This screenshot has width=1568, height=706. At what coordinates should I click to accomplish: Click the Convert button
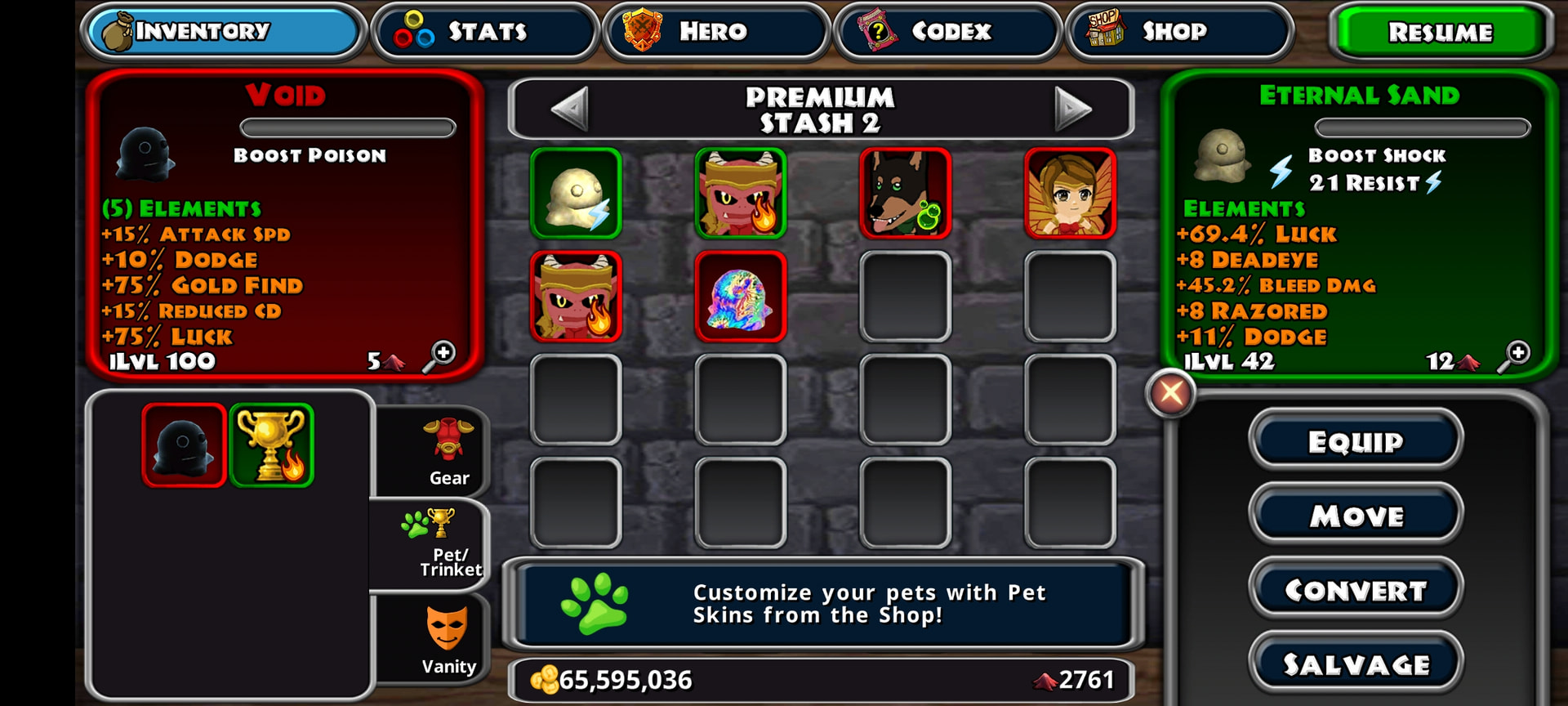pyautogui.click(x=1356, y=590)
